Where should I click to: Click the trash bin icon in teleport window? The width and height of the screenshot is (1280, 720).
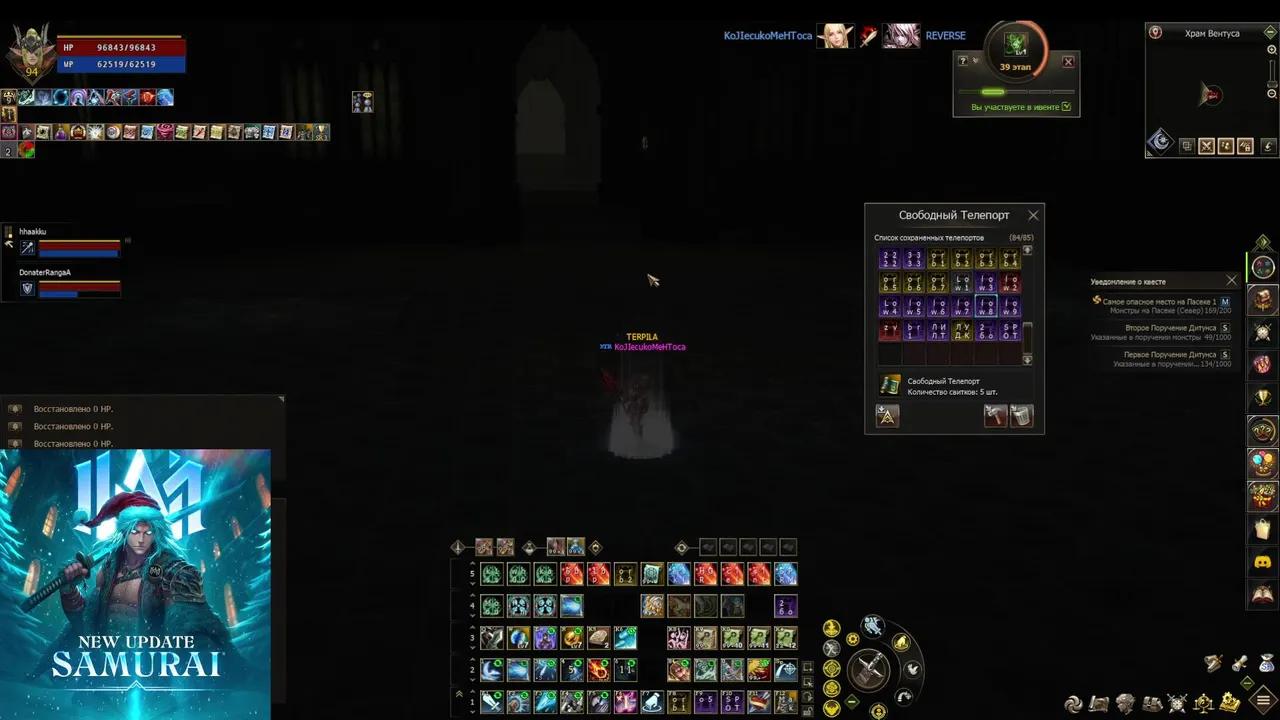pyautogui.click(x=1021, y=416)
